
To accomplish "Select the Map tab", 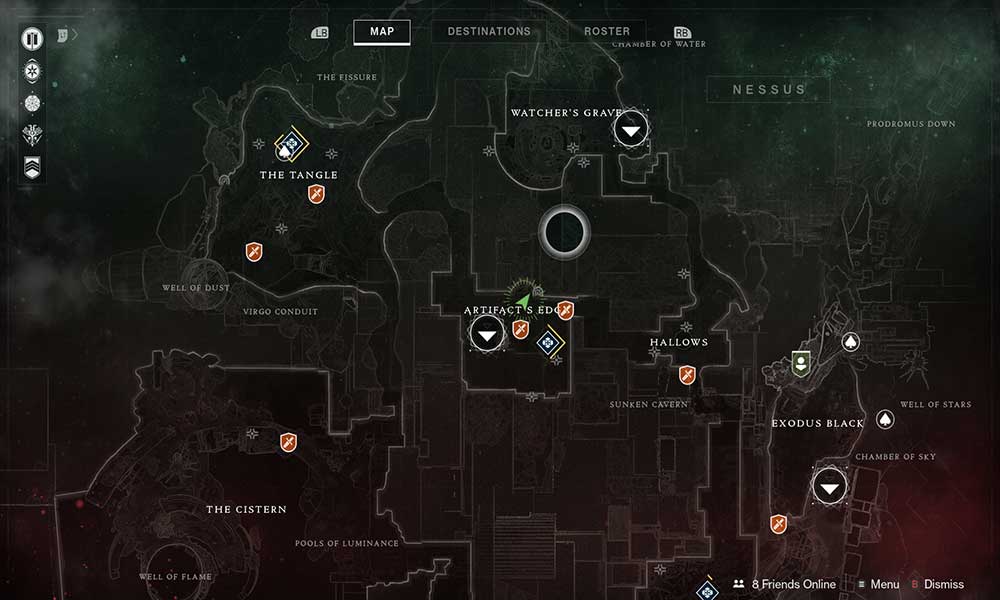I will [382, 31].
